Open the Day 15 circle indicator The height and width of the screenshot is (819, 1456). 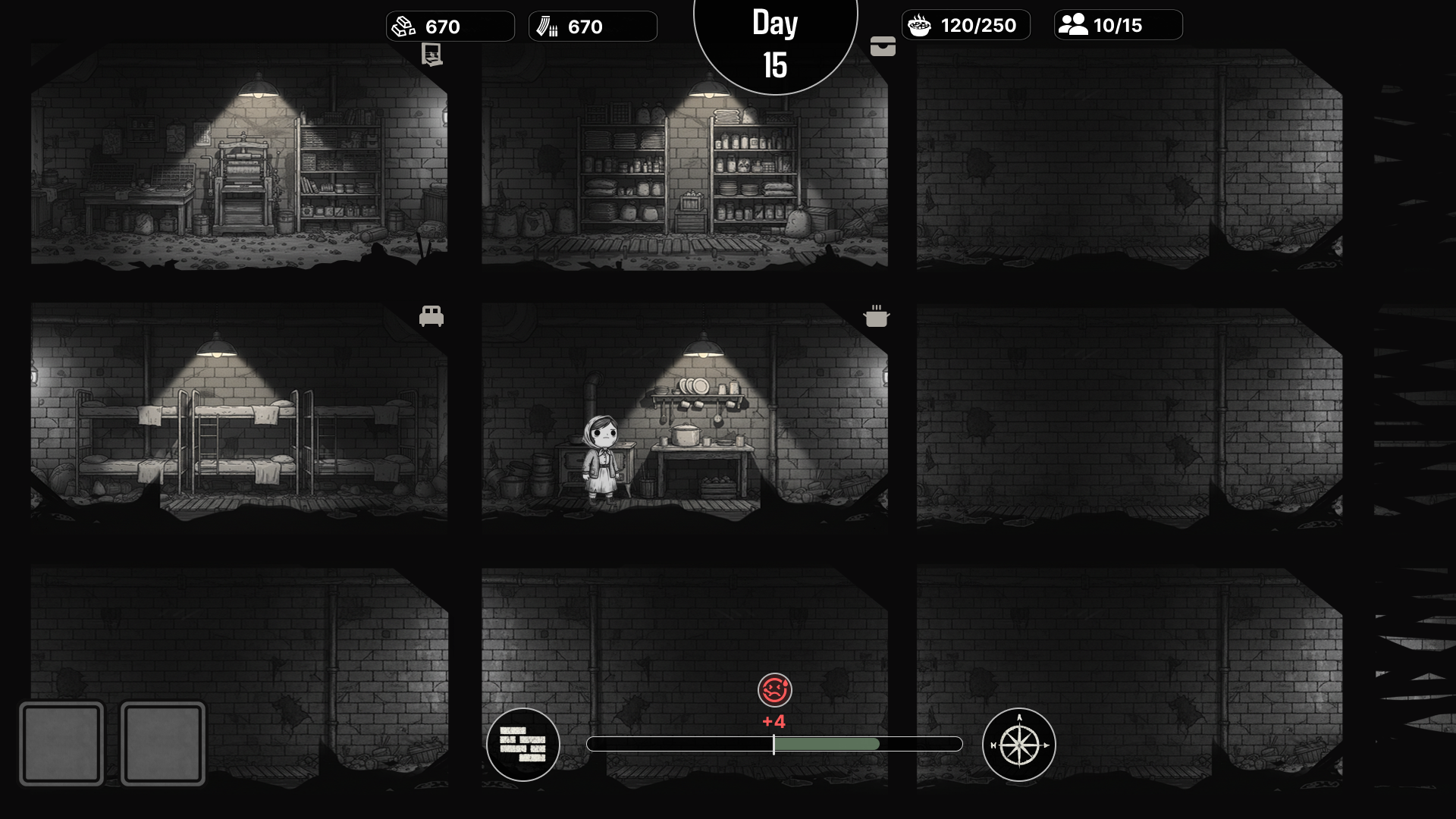775,44
